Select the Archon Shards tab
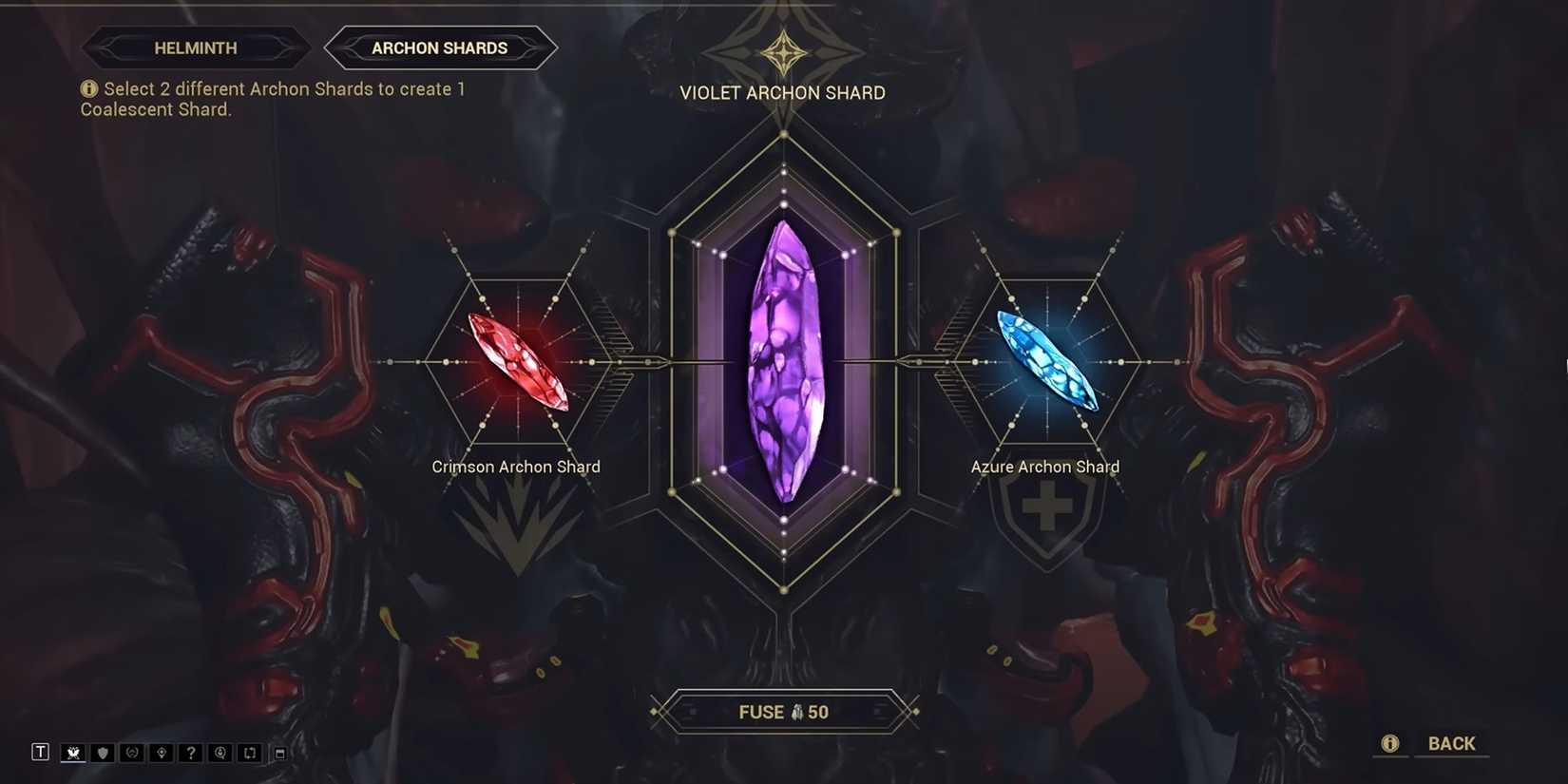Viewport: 1568px width, 784px height. pos(440,48)
